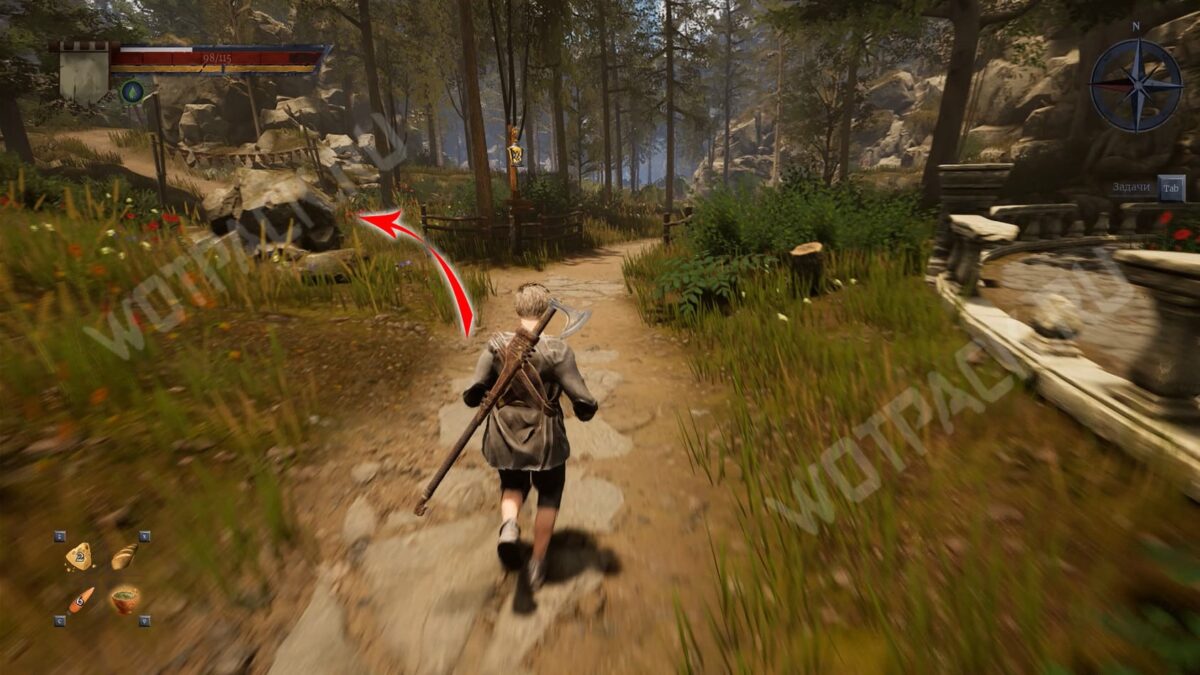Click the compass rose
Image resolution: width=1200 pixels, height=675 pixels.
(x=1135, y=85)
